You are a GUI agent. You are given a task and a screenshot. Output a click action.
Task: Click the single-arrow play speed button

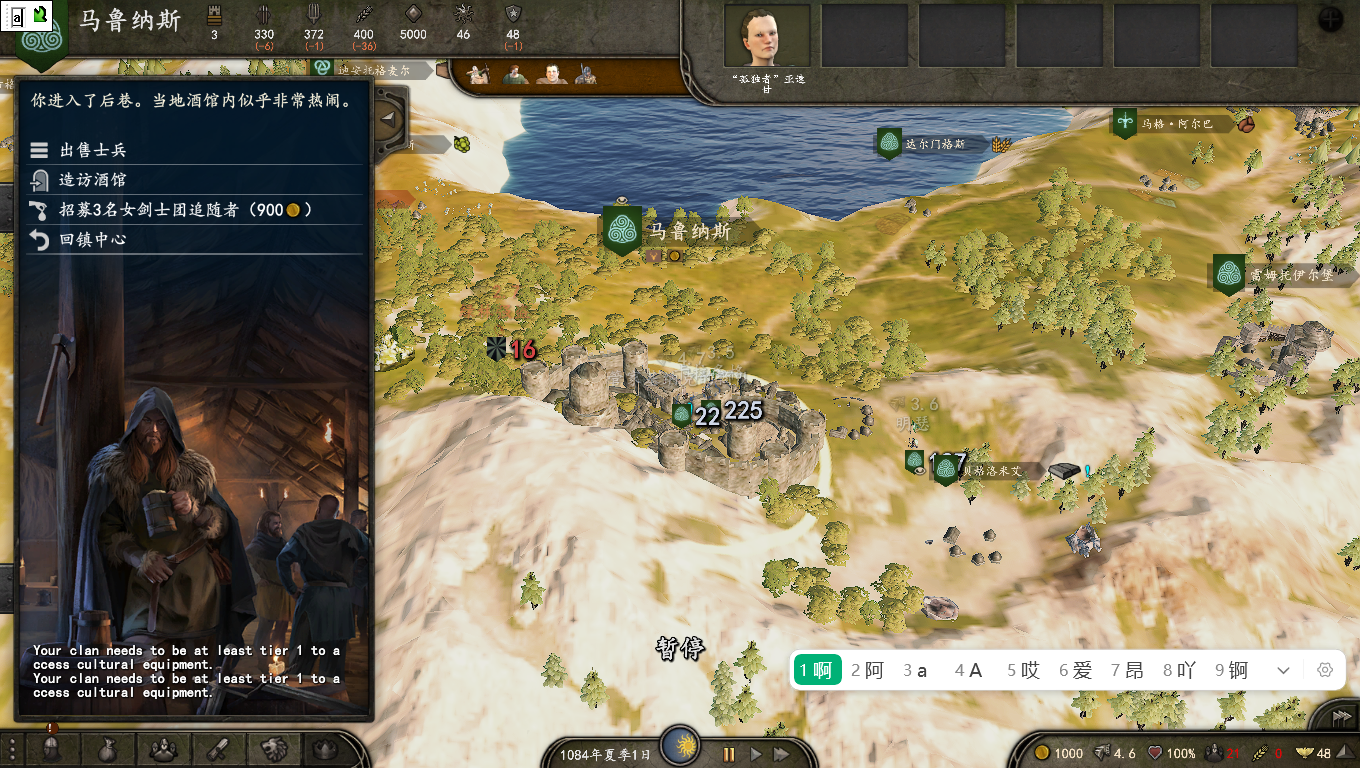pyautogui.click(x=756, y=754)
